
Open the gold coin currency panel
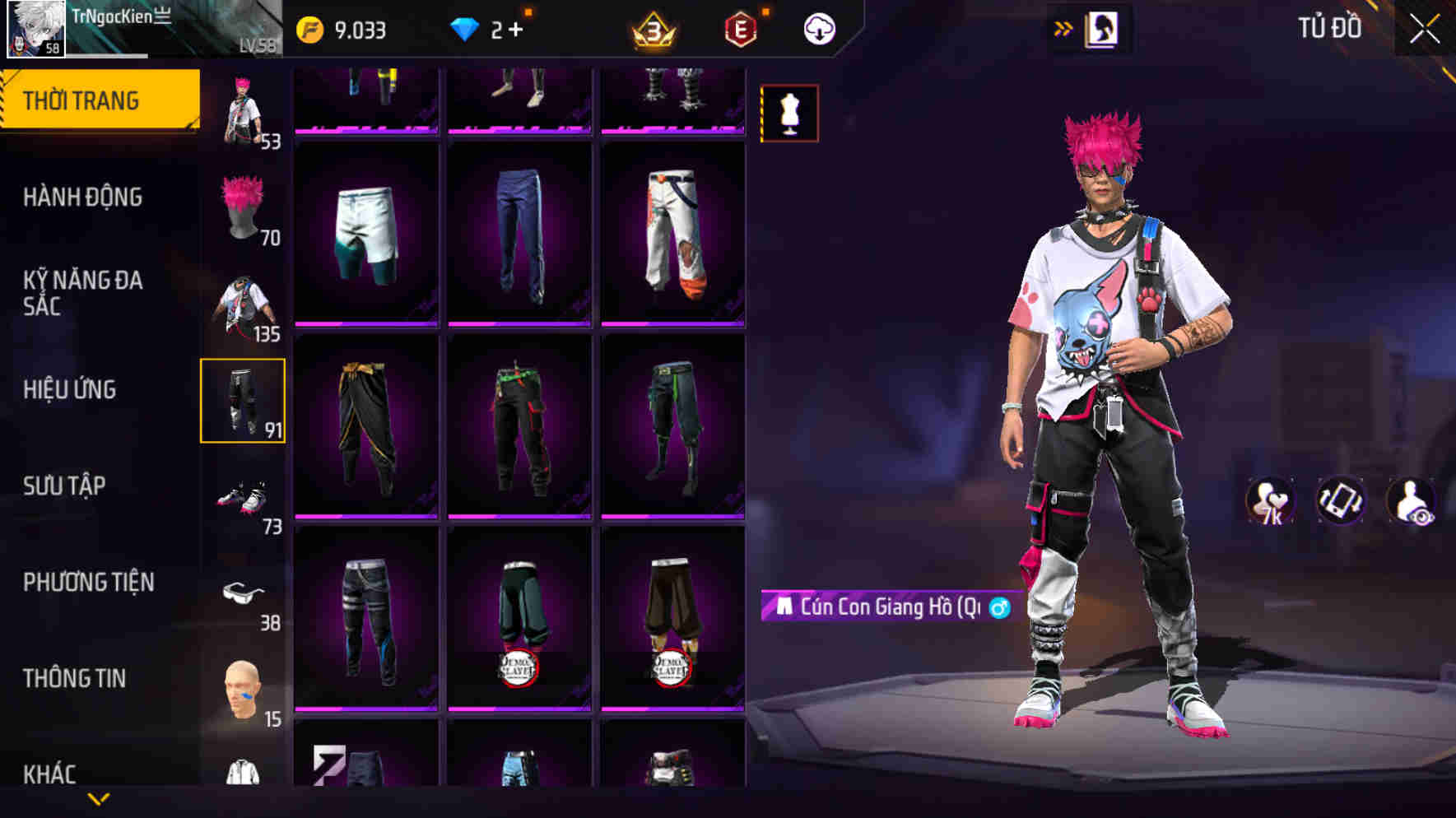pos(309,27)
